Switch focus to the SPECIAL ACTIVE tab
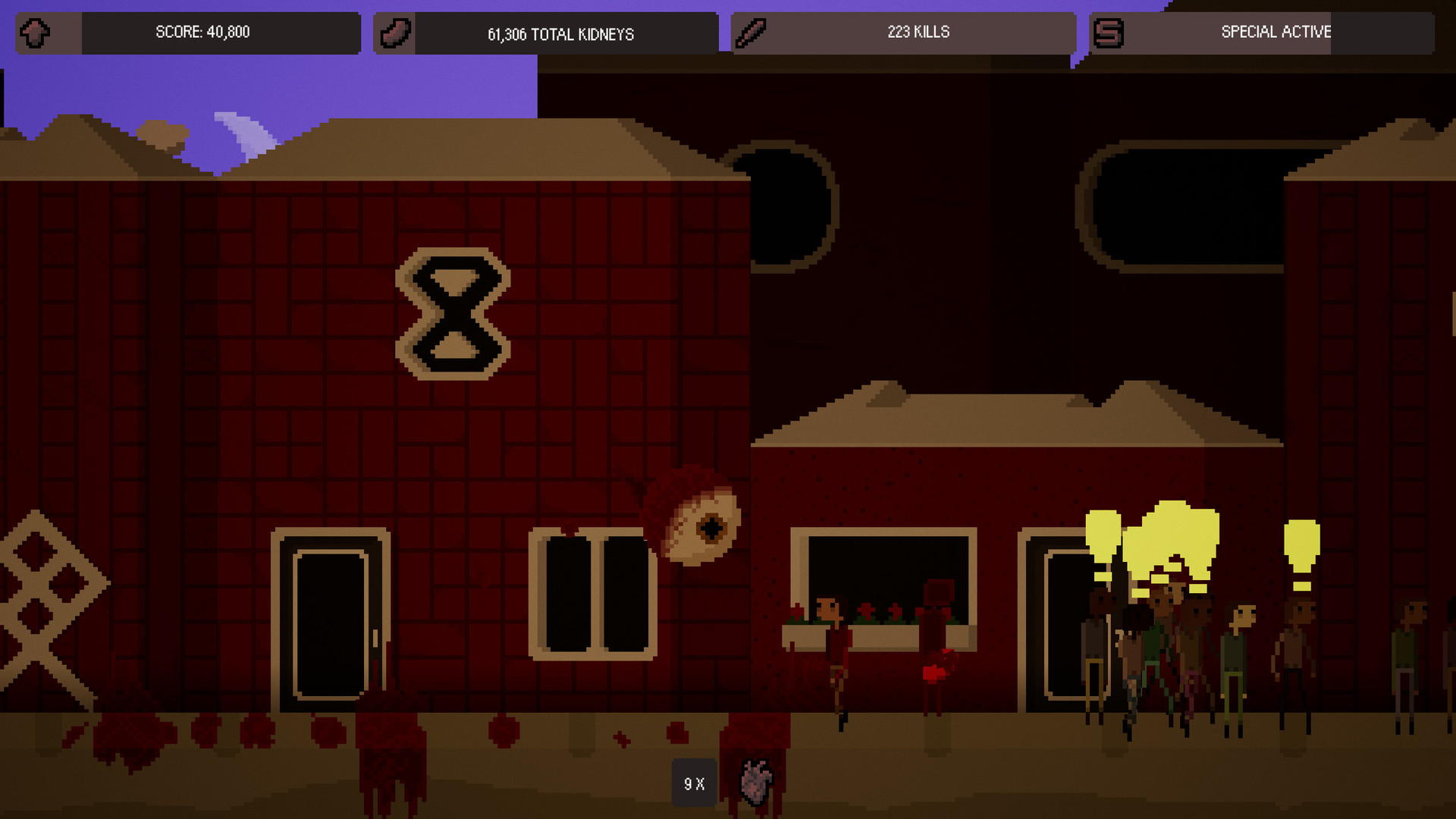This screenshot has height=819, width=1456. click(x=1276, y=33)
